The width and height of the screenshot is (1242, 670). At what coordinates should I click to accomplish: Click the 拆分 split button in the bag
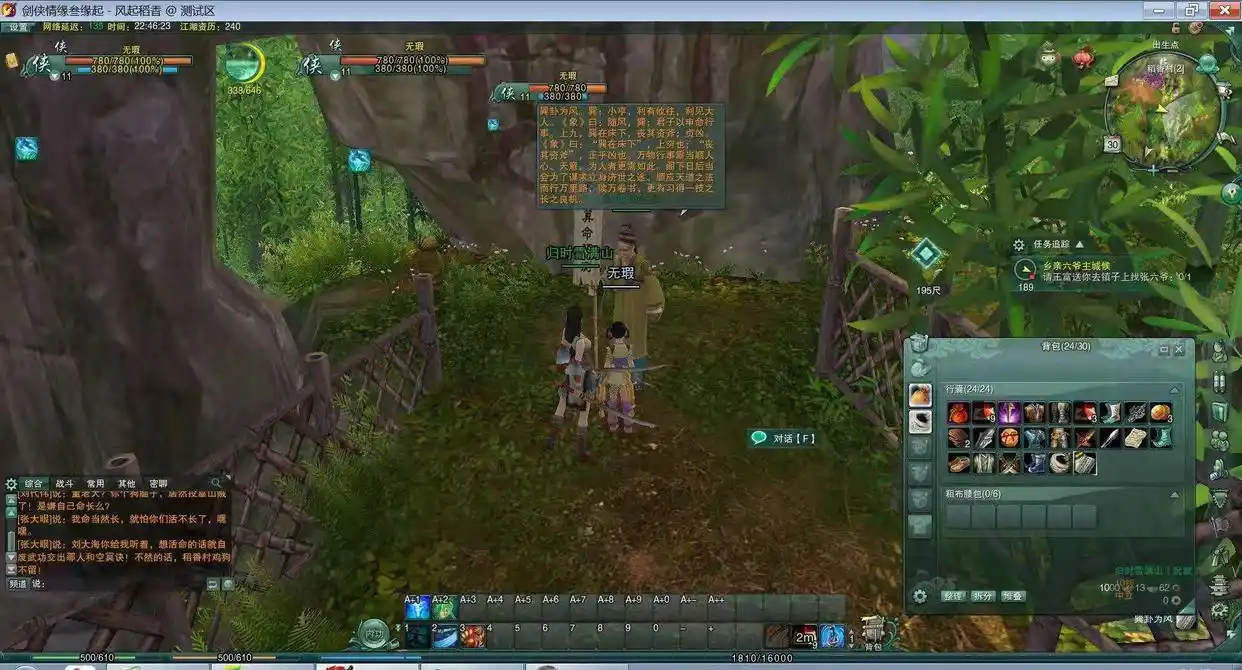(983, 596)
